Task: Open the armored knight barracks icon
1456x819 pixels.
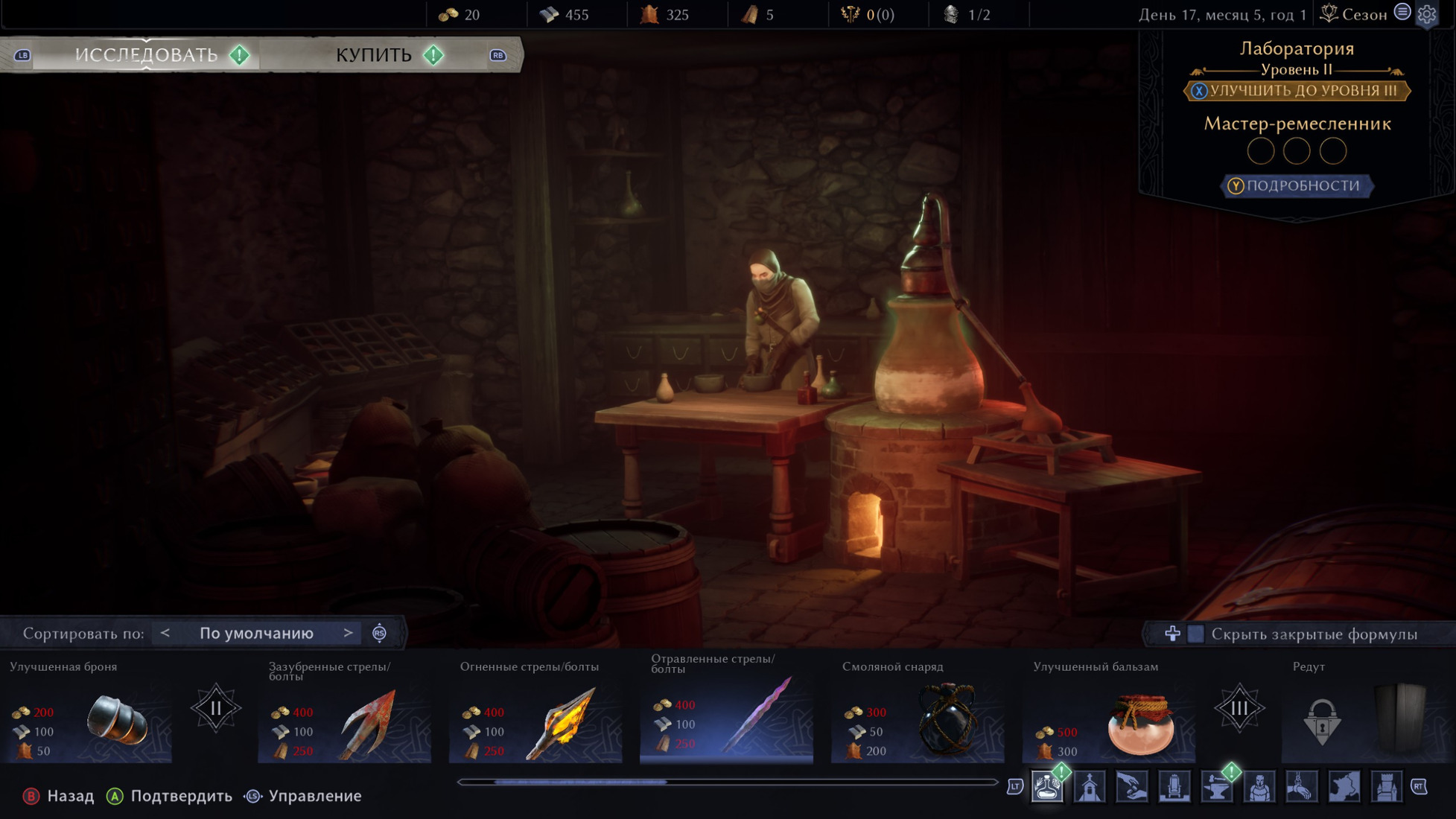Action: pyautogui.click(x=1259, y=787)
